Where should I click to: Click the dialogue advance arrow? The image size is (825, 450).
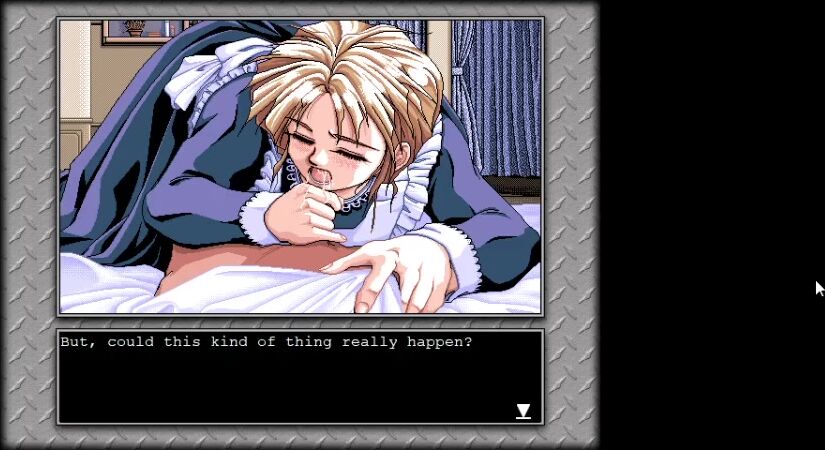point(523,411)
